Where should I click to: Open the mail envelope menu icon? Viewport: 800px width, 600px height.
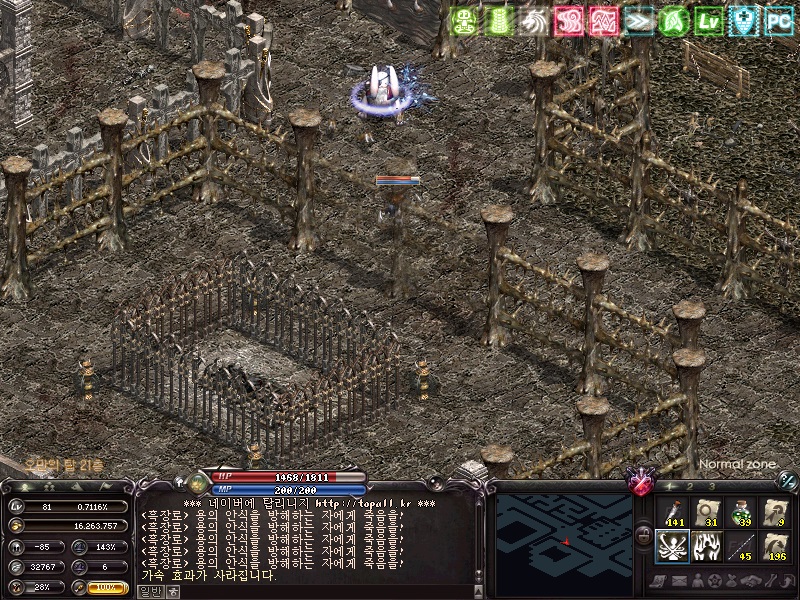click(x=681, y=581)
